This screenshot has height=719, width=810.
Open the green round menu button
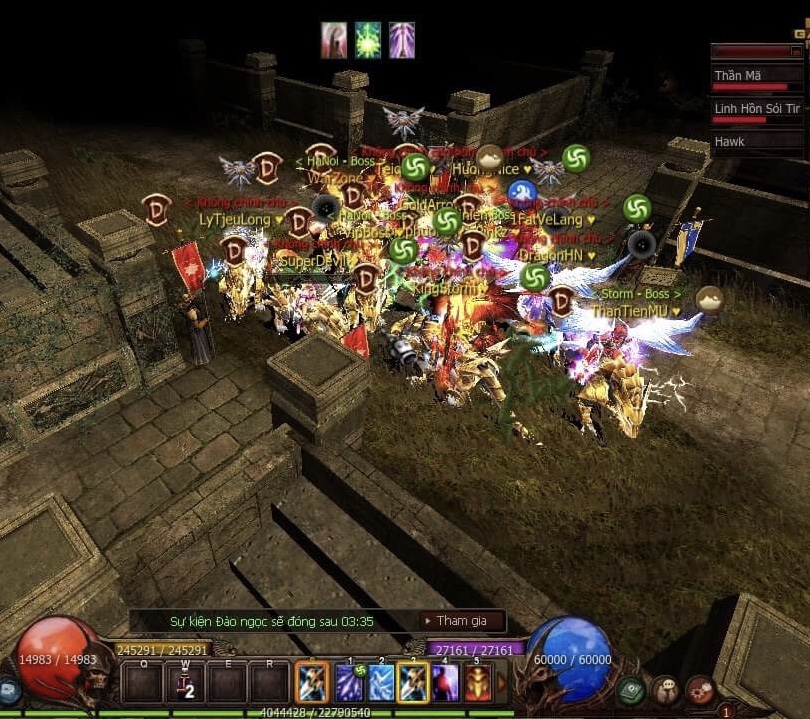630,689
